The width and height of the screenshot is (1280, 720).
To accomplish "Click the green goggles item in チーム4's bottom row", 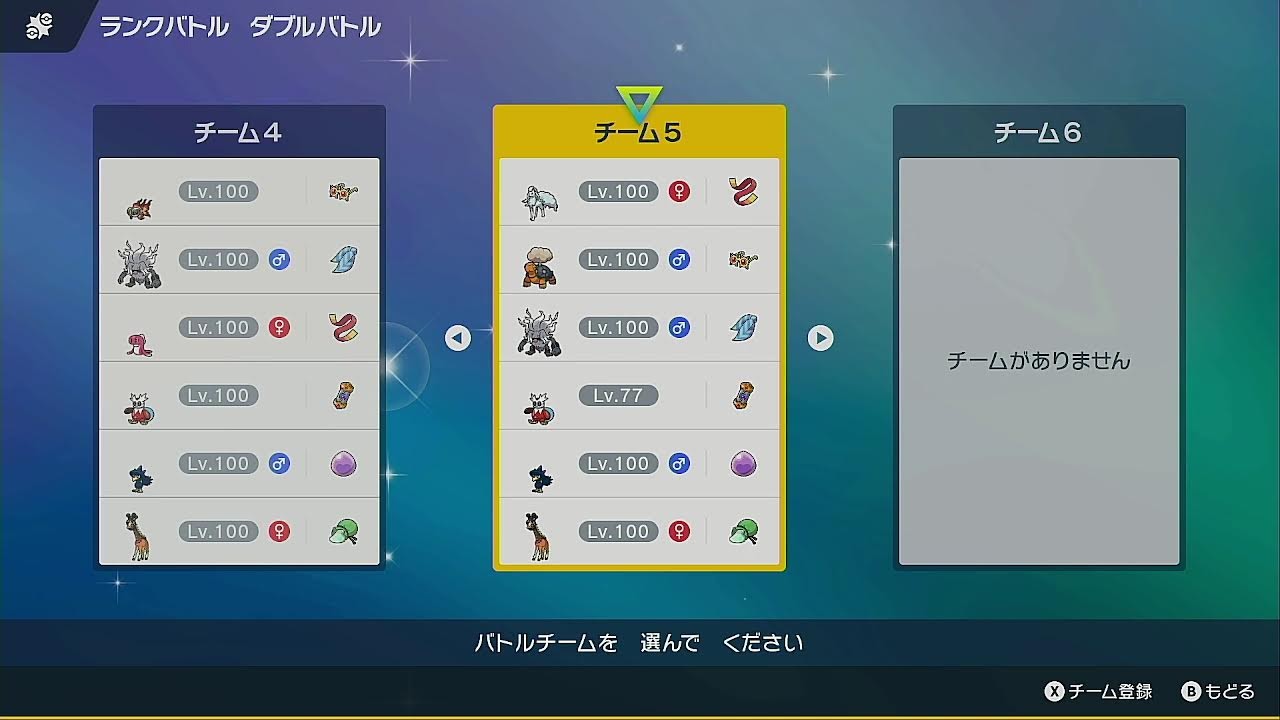I will tap(343, 531).
